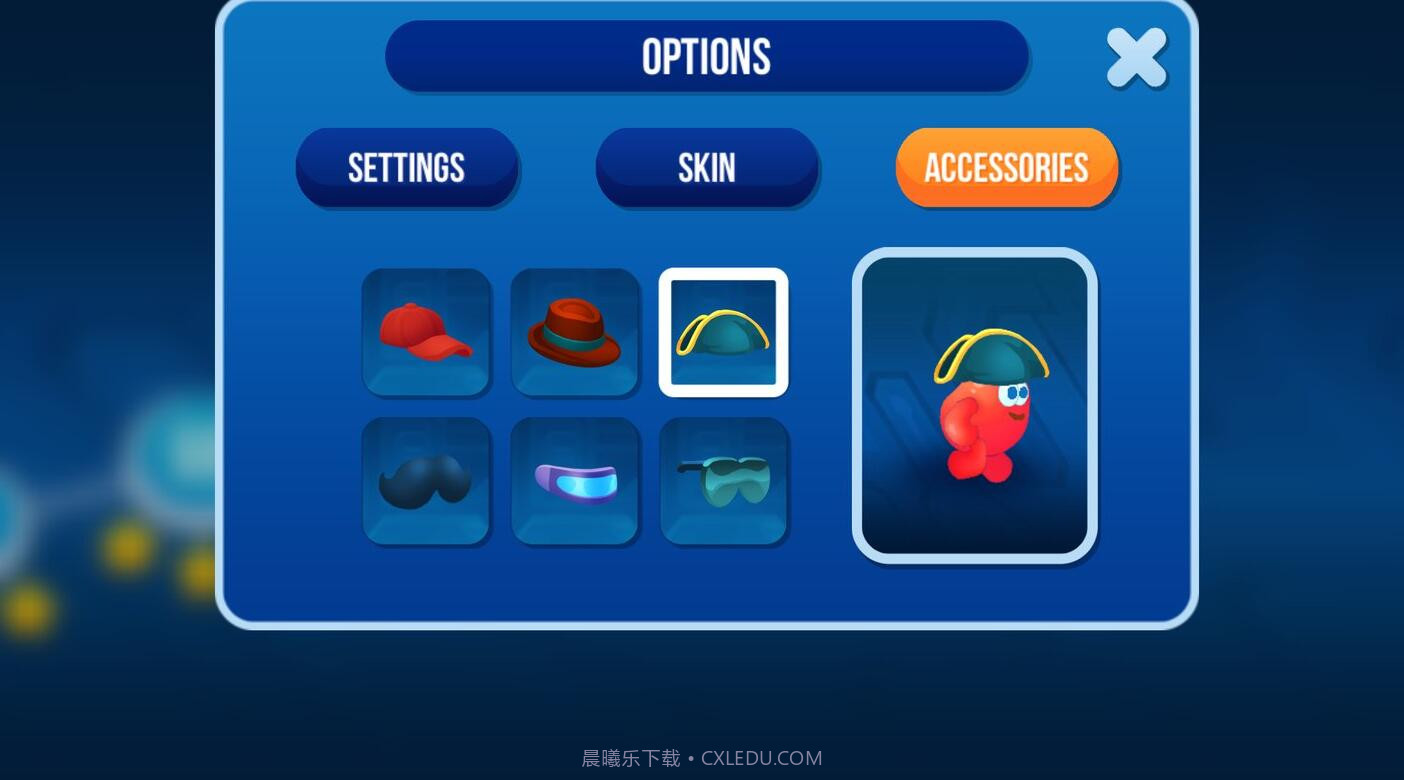Click the character preview panel
The image size is (1404, 780).
(x=974, y=403)
